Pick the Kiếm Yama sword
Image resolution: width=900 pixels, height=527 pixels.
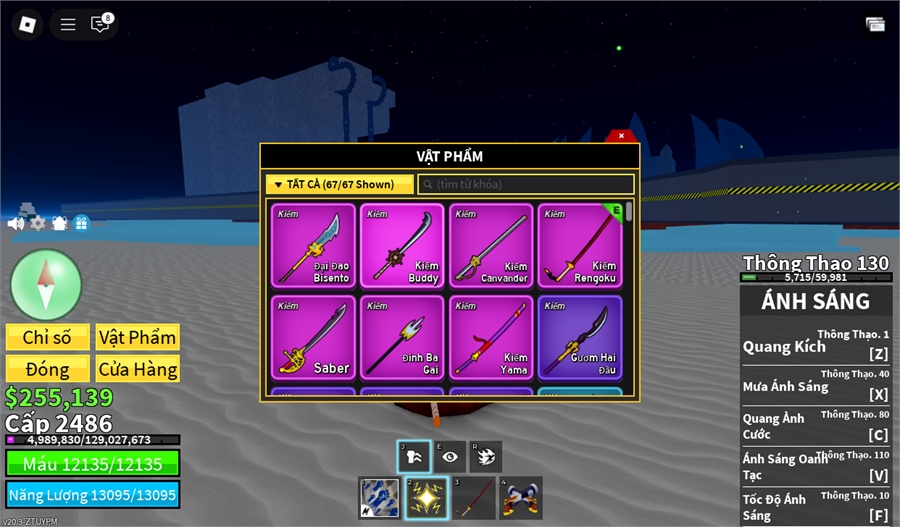tap(491, 337)
